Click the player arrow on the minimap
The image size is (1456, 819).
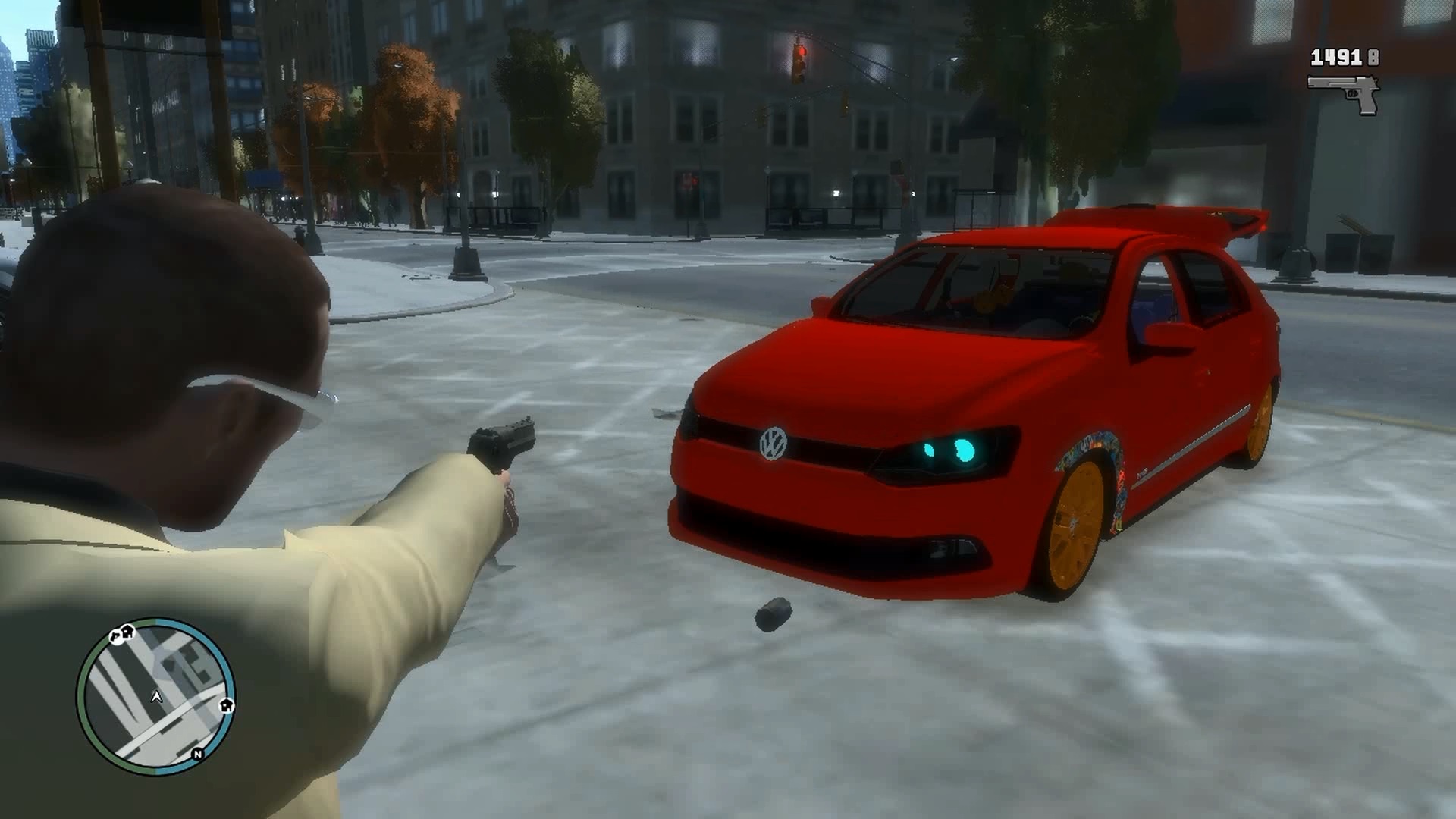point(157,696)
